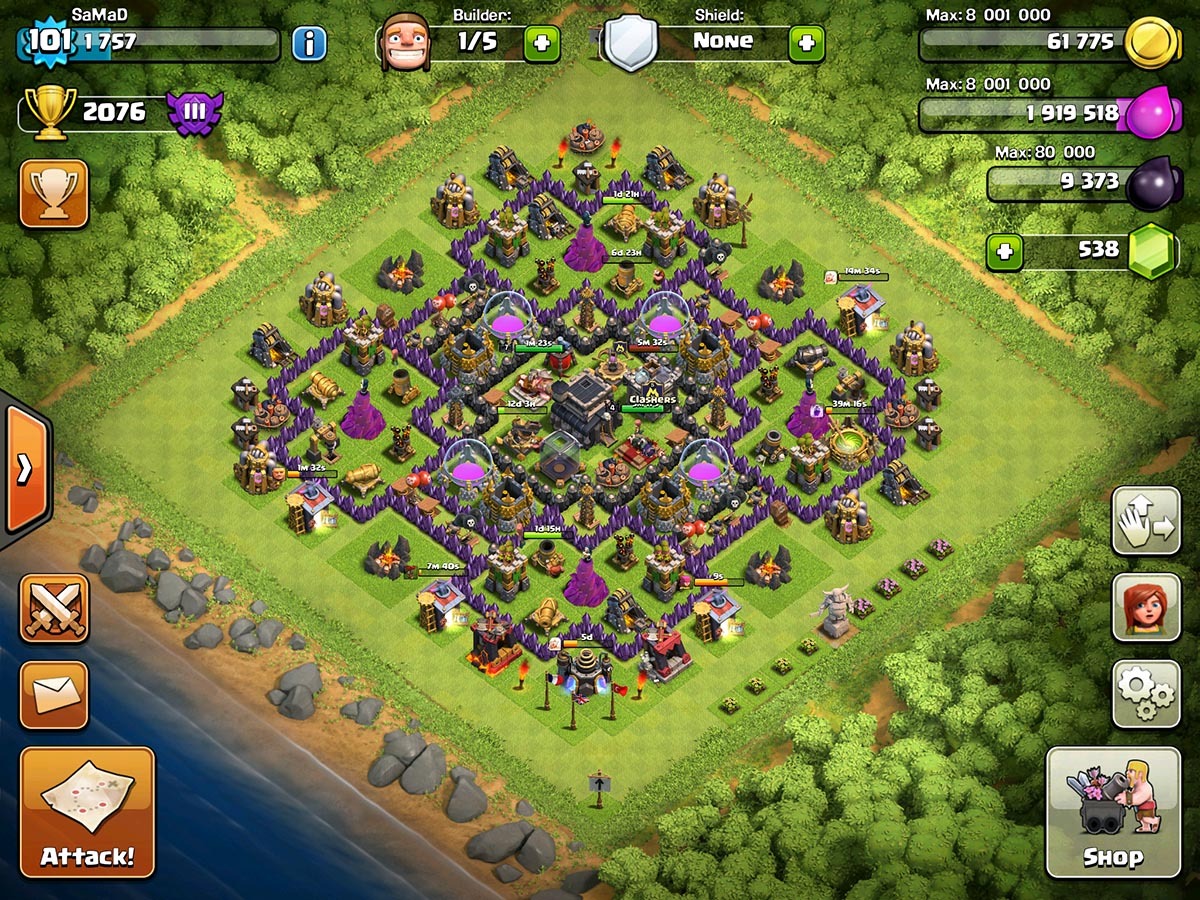The height and width of the screenshot is (900, 1200).
Task: View the purple league badge
Action: [194, 112]
